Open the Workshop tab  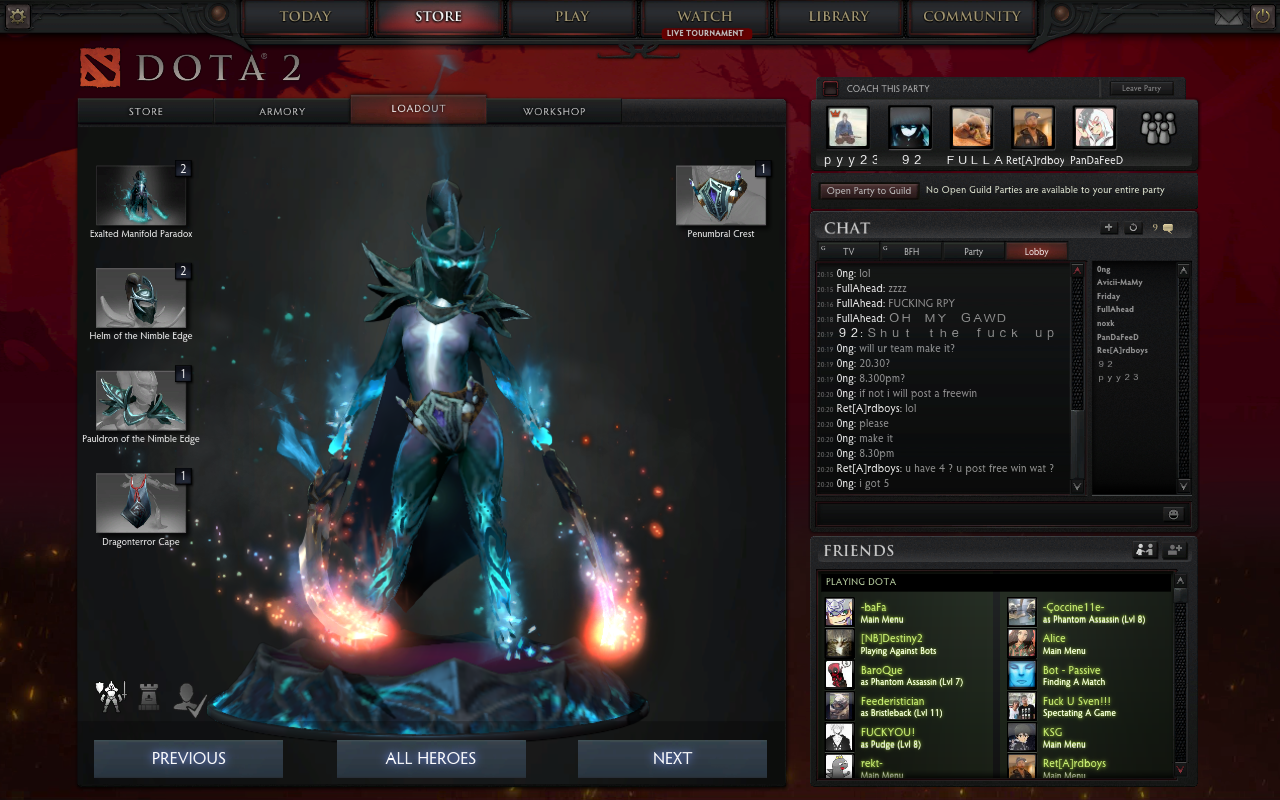point(554,111)
